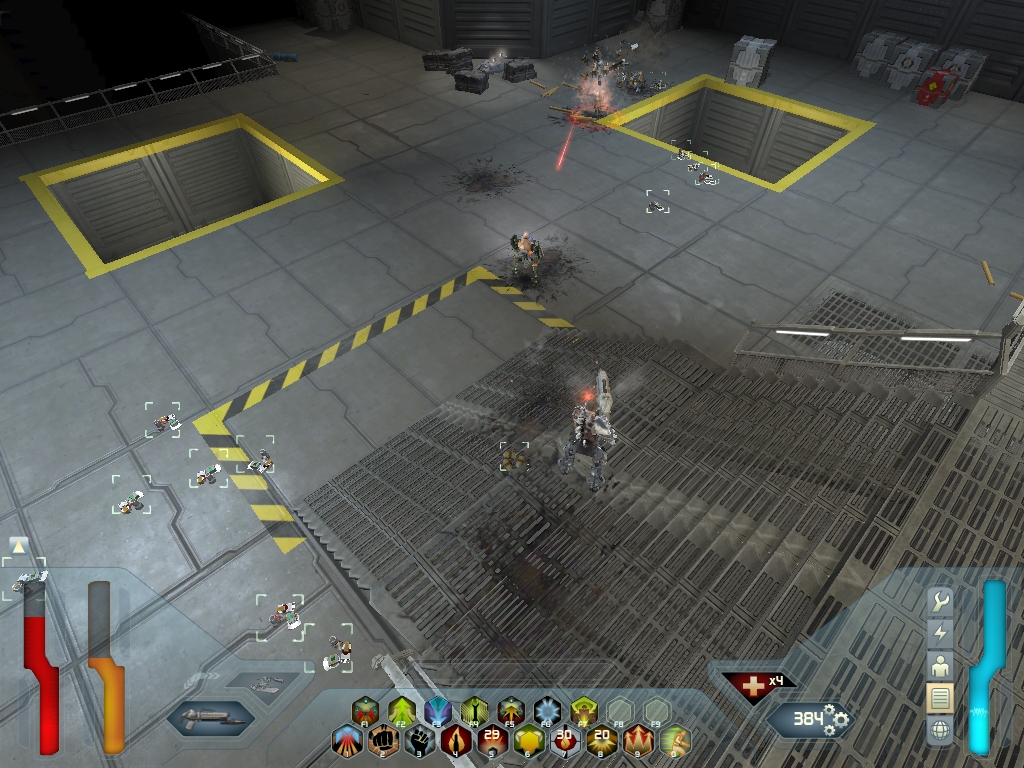Open the wrench inventory panel

tap(939, 602)
